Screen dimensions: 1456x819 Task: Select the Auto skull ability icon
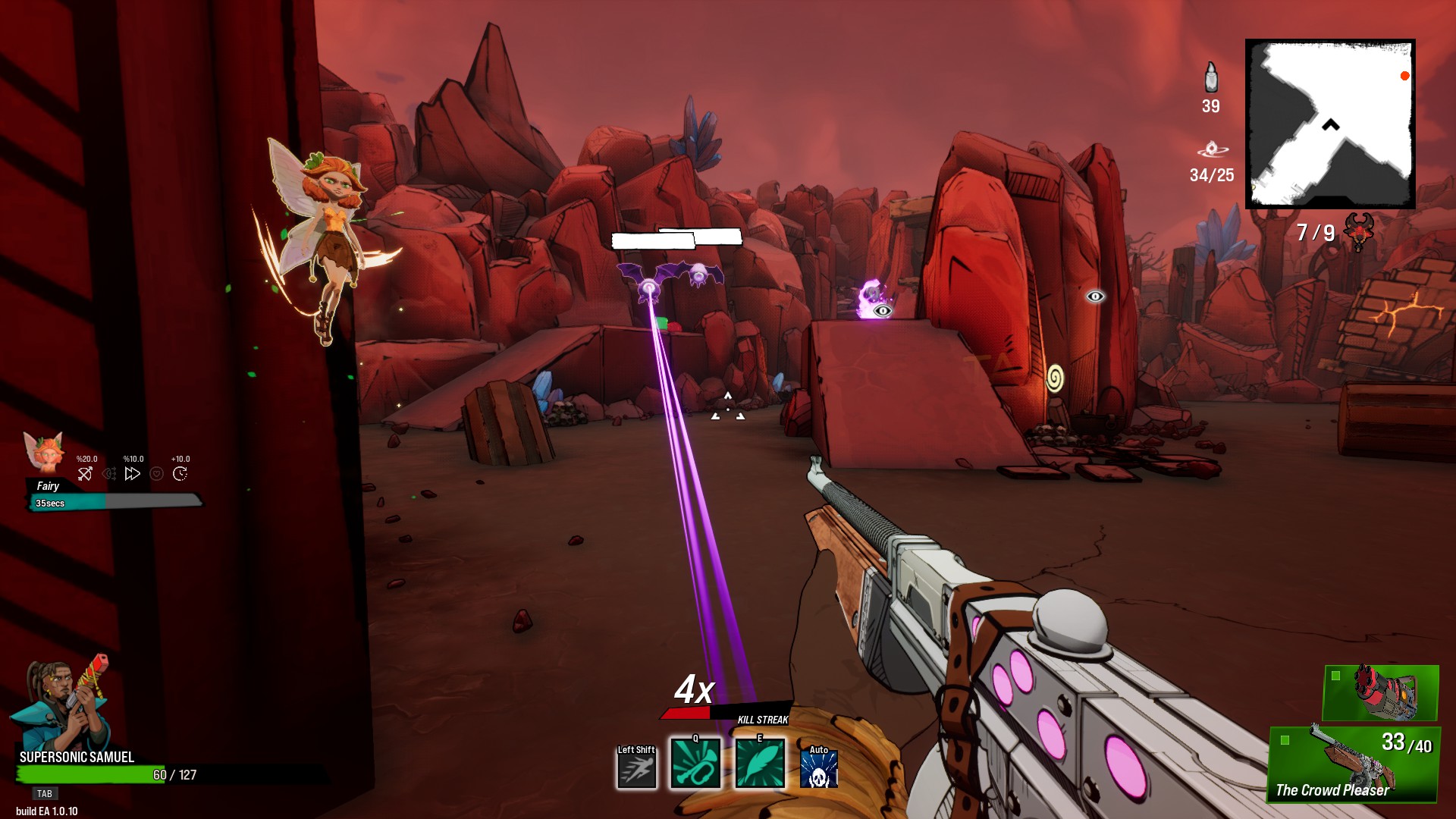coord(819,768)
